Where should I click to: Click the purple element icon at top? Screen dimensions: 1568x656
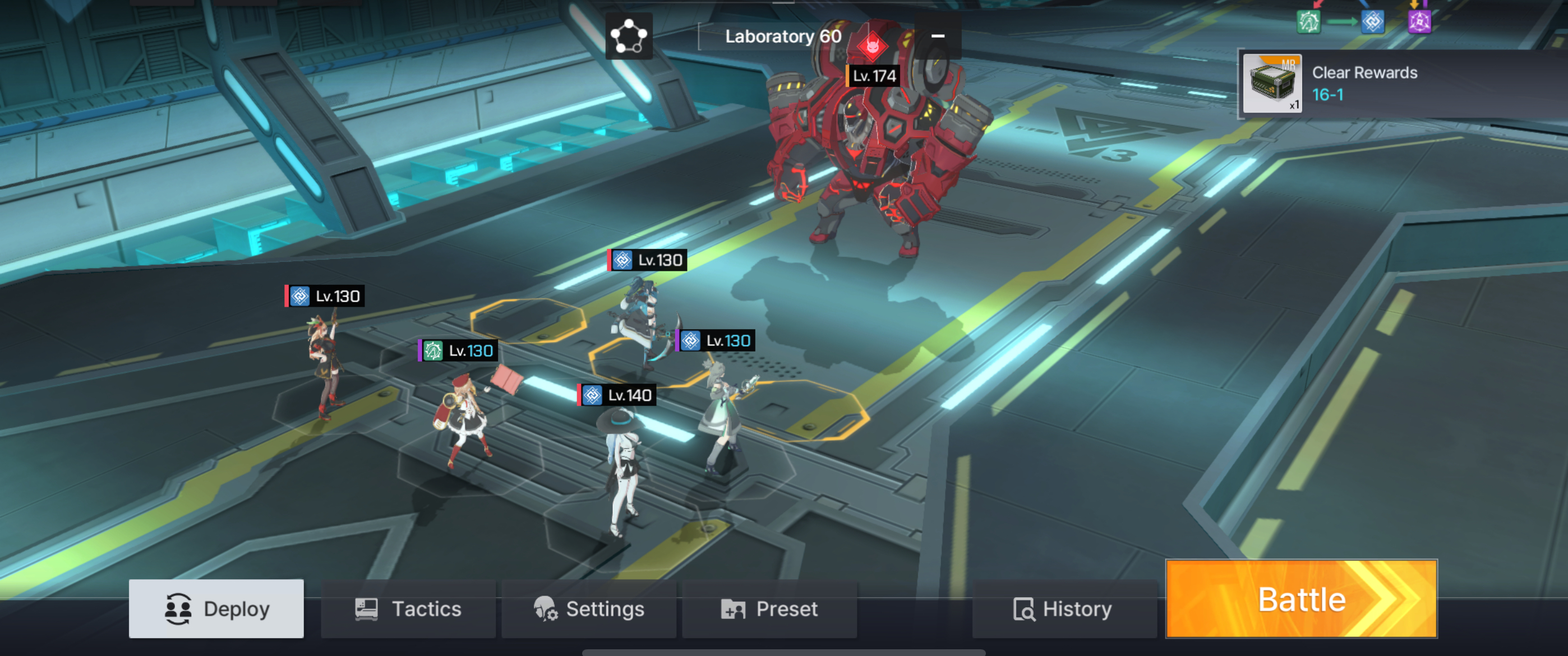point(1419,22)
